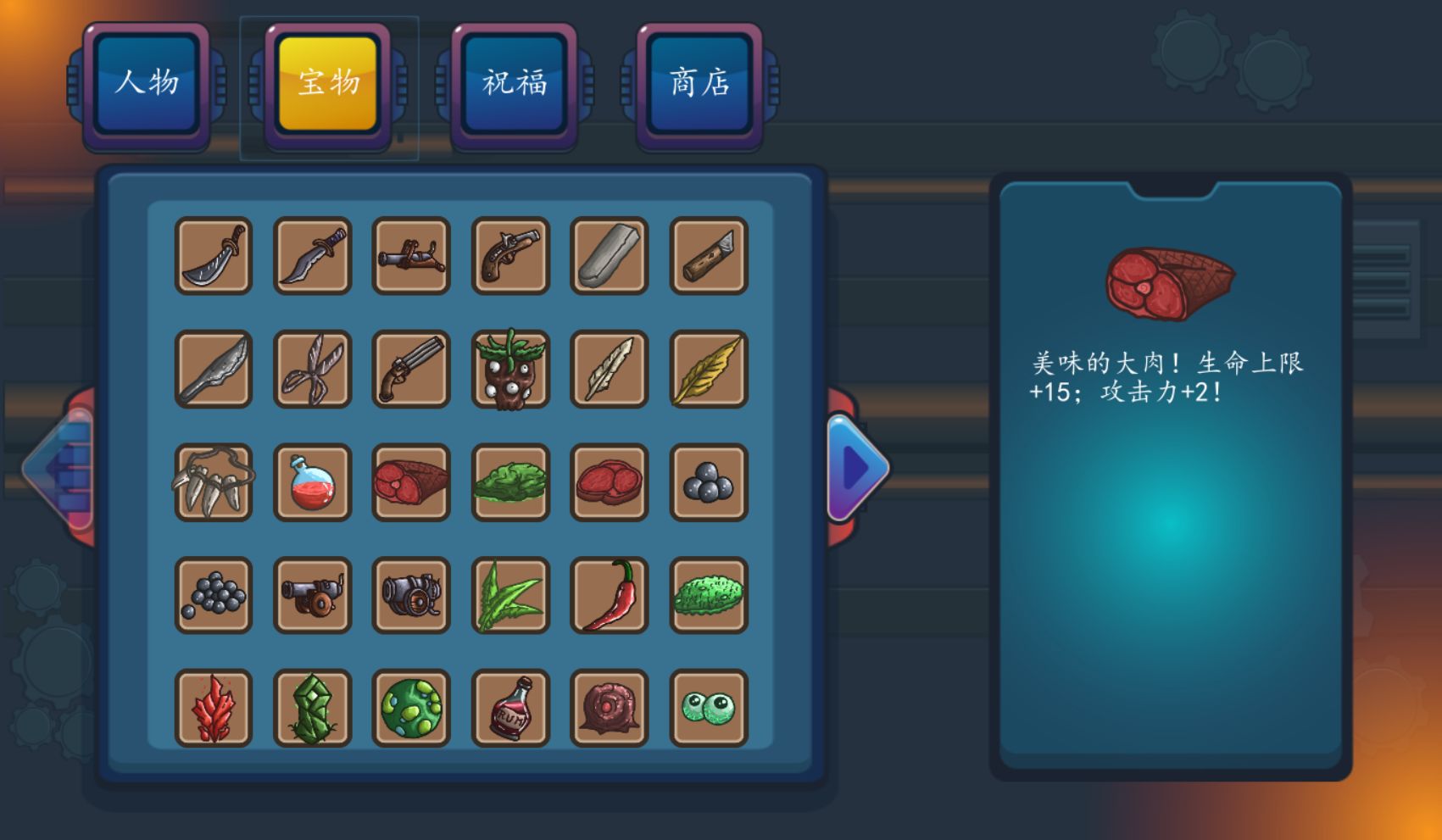
Task: Open the red potion item
Action: [x=312, y=483]
